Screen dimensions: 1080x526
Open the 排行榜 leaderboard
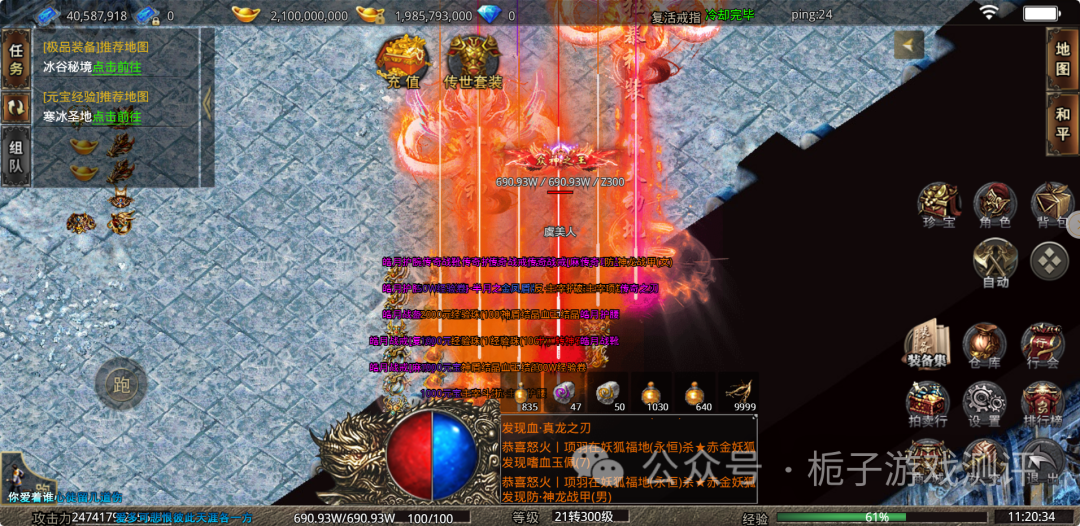tap(1042, 404)
